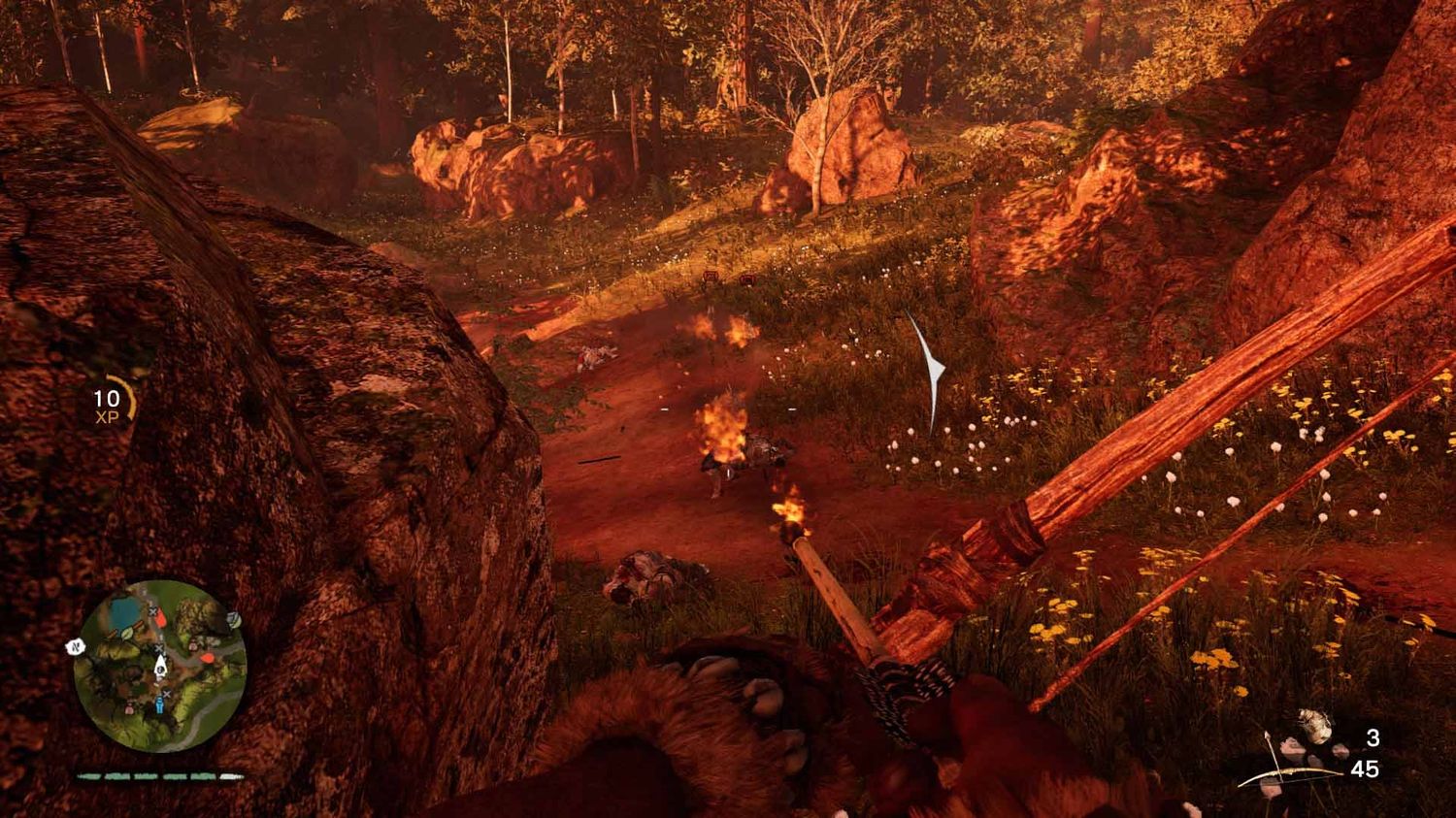The height and width of the screenshot is (818, 1456).
Task: Click the white player arrow on minimap
Action: [x=161, y=666]
